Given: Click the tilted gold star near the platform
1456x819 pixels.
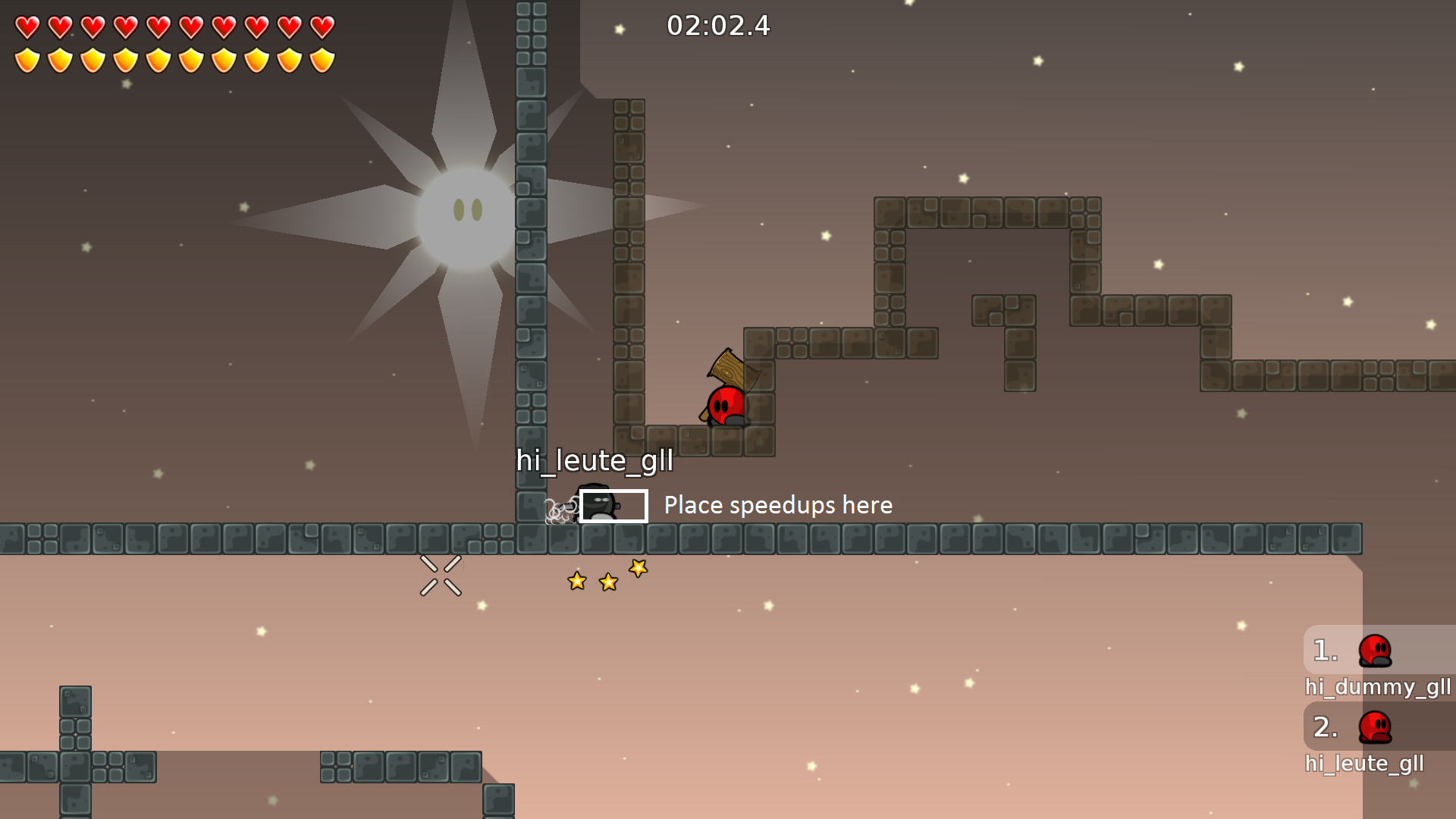Looking at the screenshot, I should click(637, 567).
